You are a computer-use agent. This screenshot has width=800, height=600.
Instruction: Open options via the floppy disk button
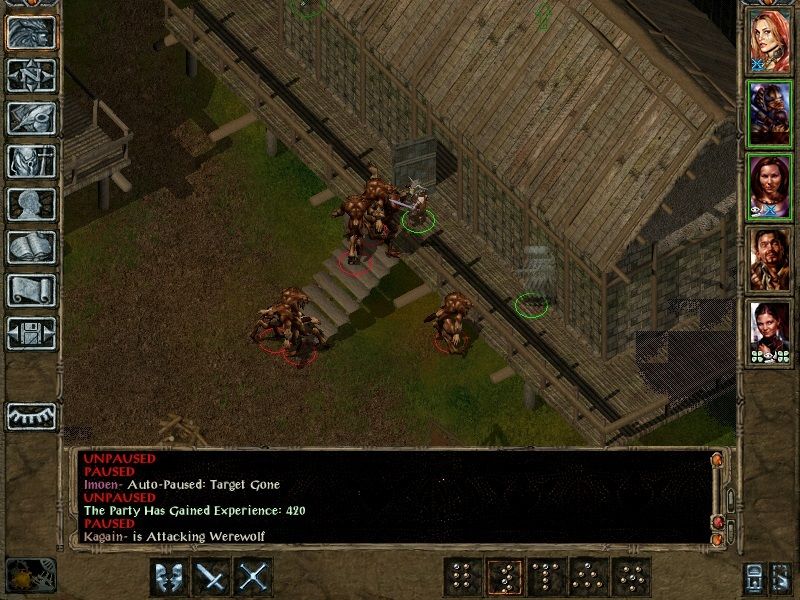(x=32, y=333)
